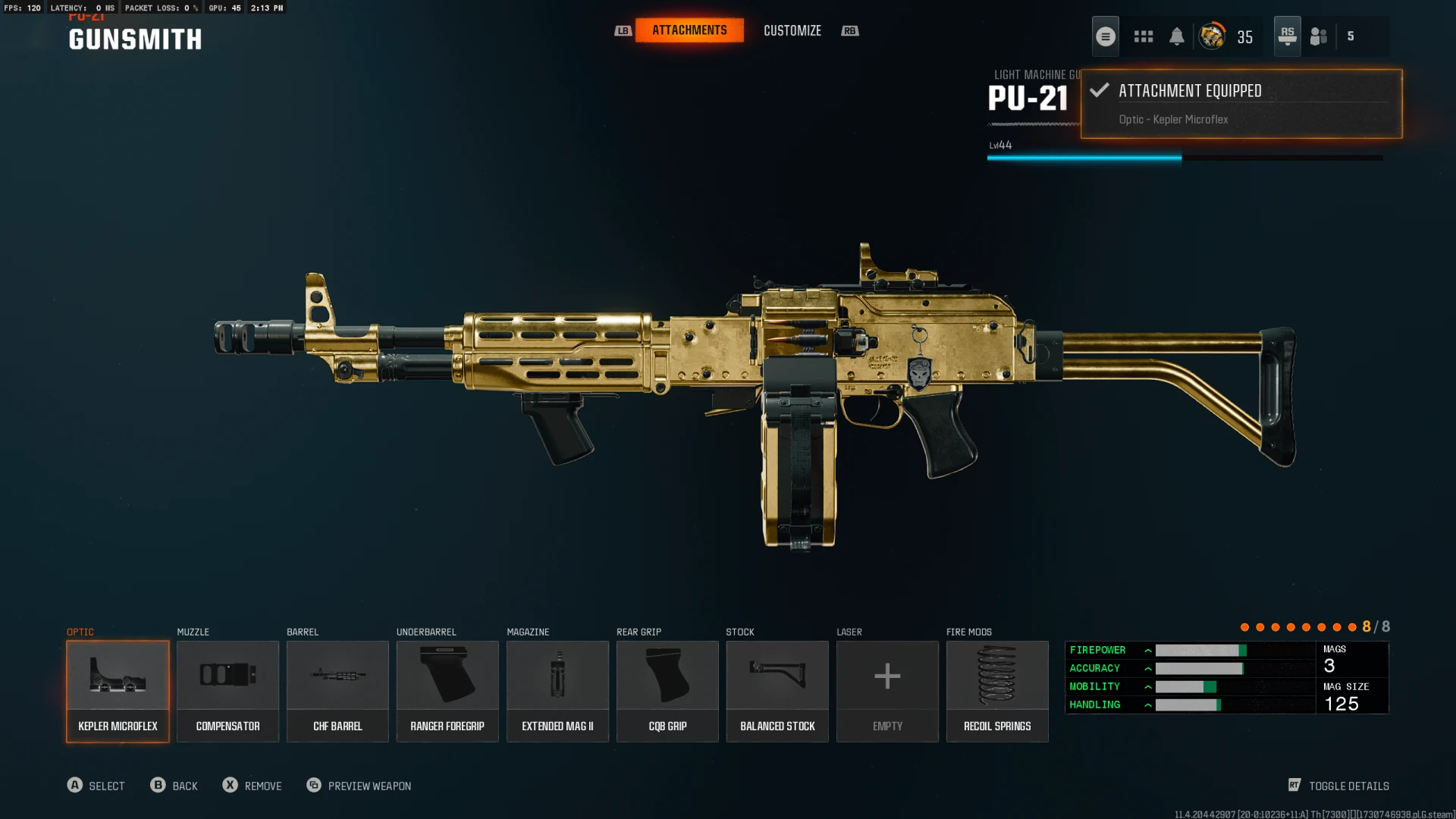Select the Ranger Foregrip underbarrel slot
This screenshot has width=1456, height=819.
pyautogui.click(x=447, y=691)
